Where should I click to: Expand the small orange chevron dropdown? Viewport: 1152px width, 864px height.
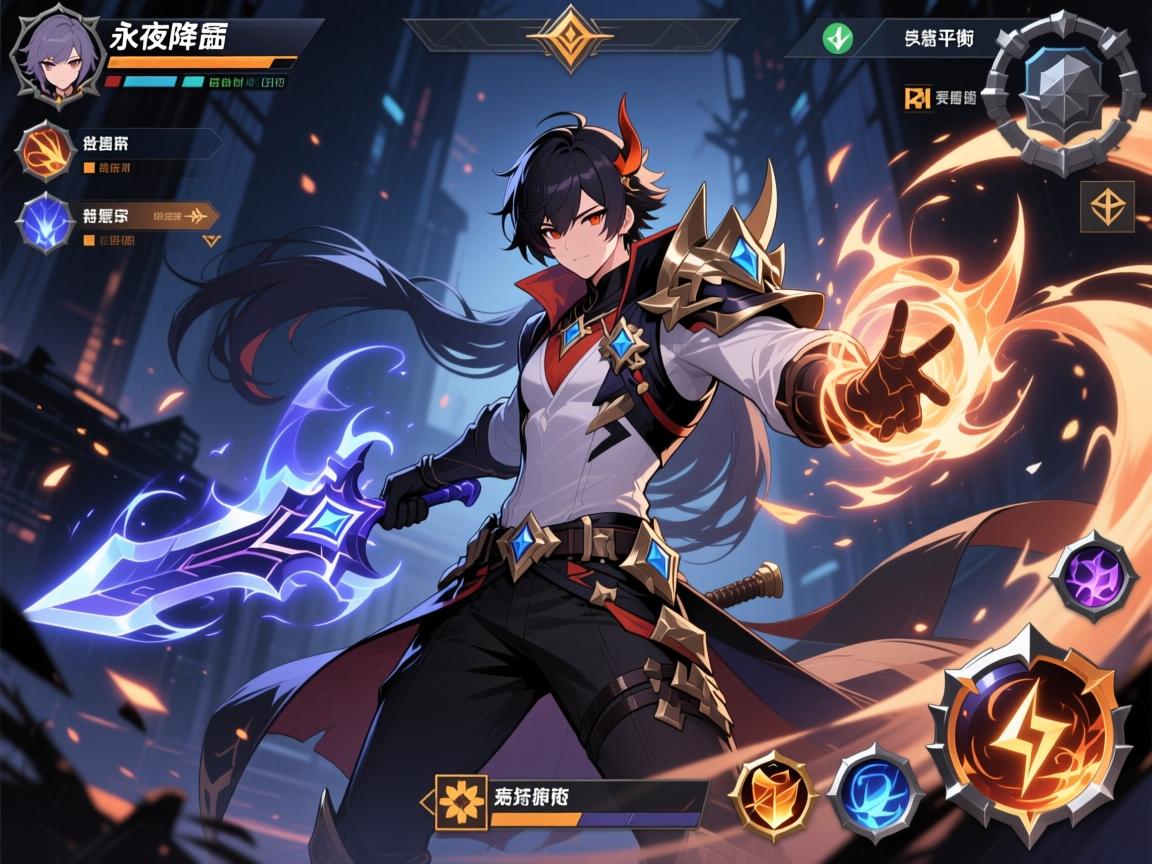point(210,240)
